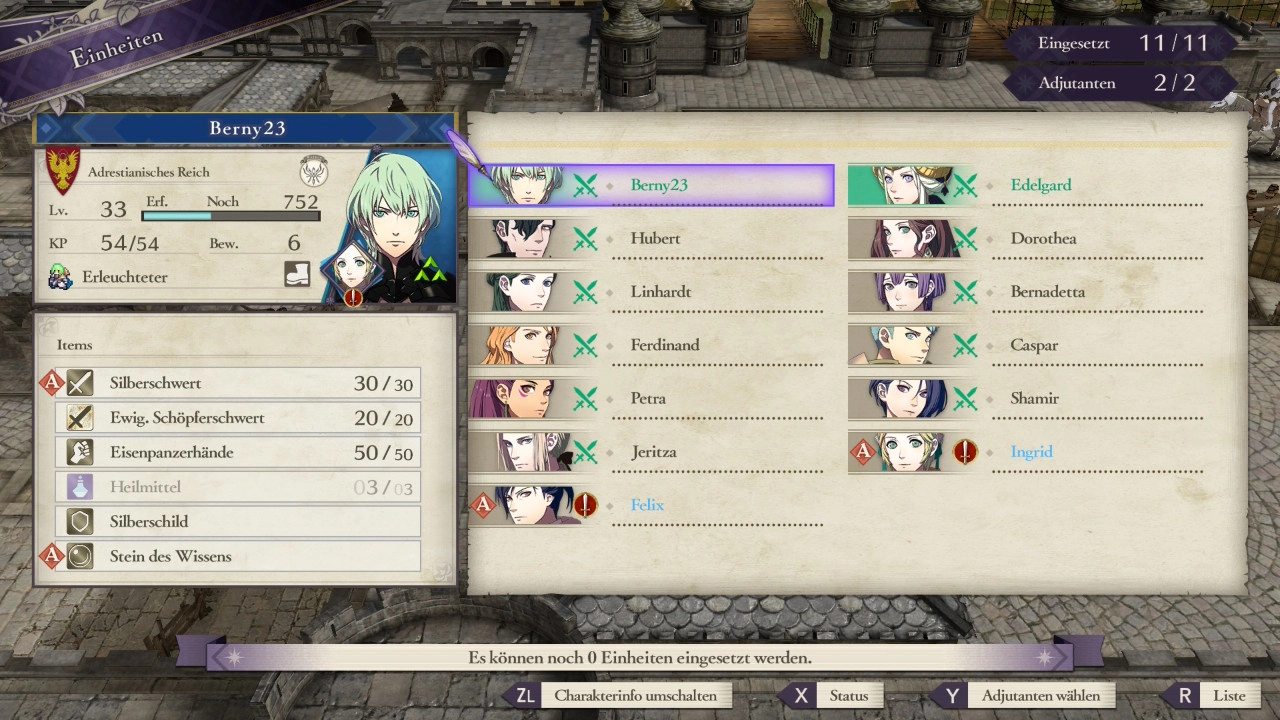Select the Silberschwert item

(238, 383)
